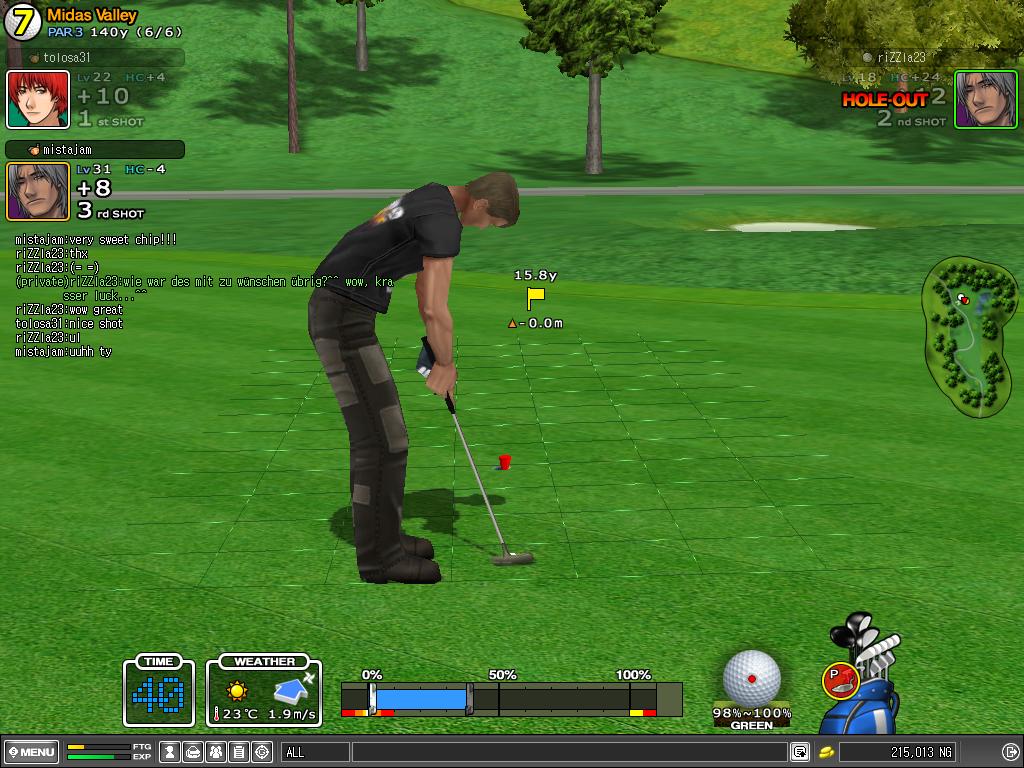This screenshot has height=768, width=1024.
Task: Select tolosa31's player portrait
Action: click(38, 100)
